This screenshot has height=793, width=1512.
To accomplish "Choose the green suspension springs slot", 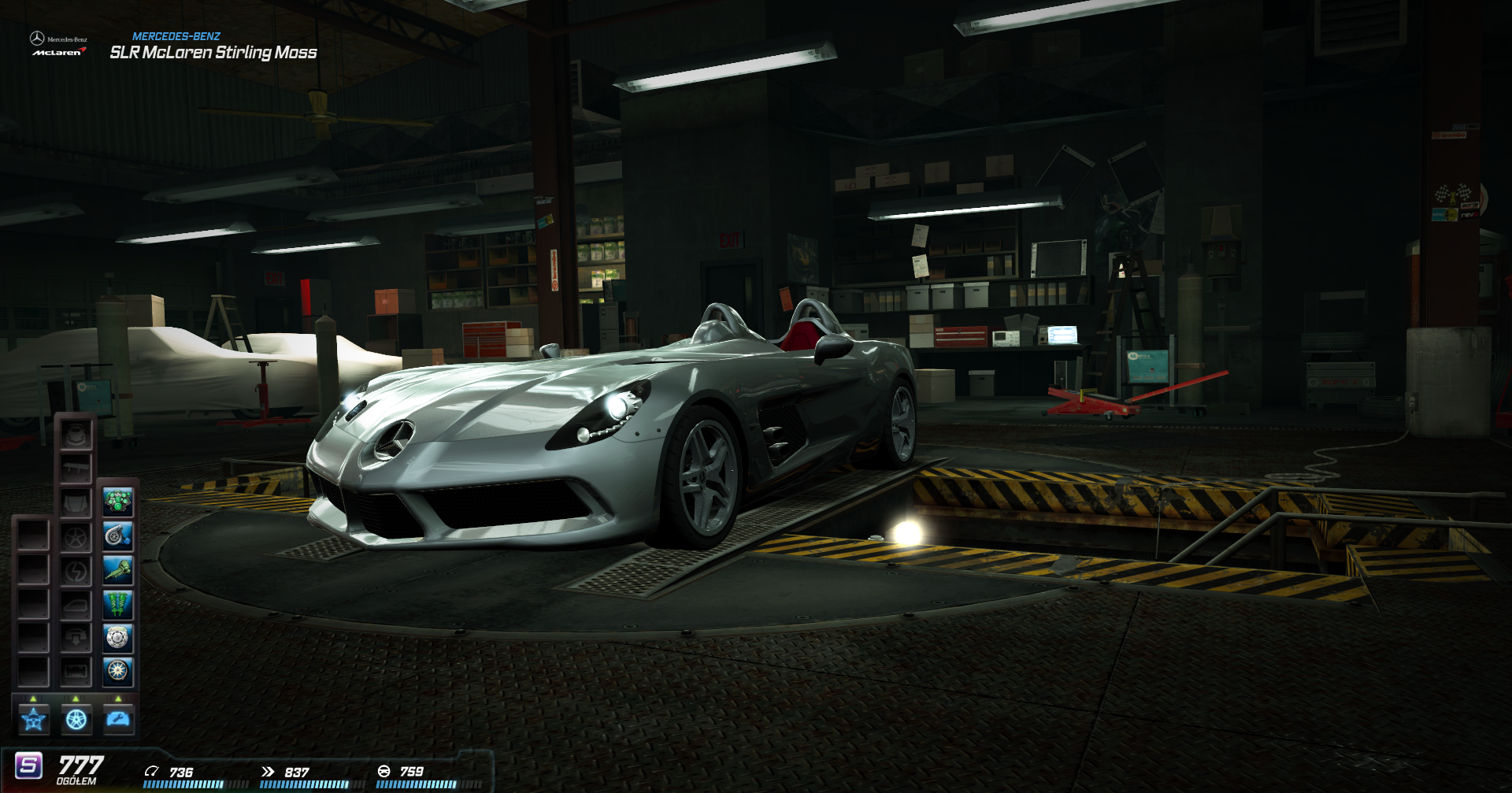I will pos(118,604).
